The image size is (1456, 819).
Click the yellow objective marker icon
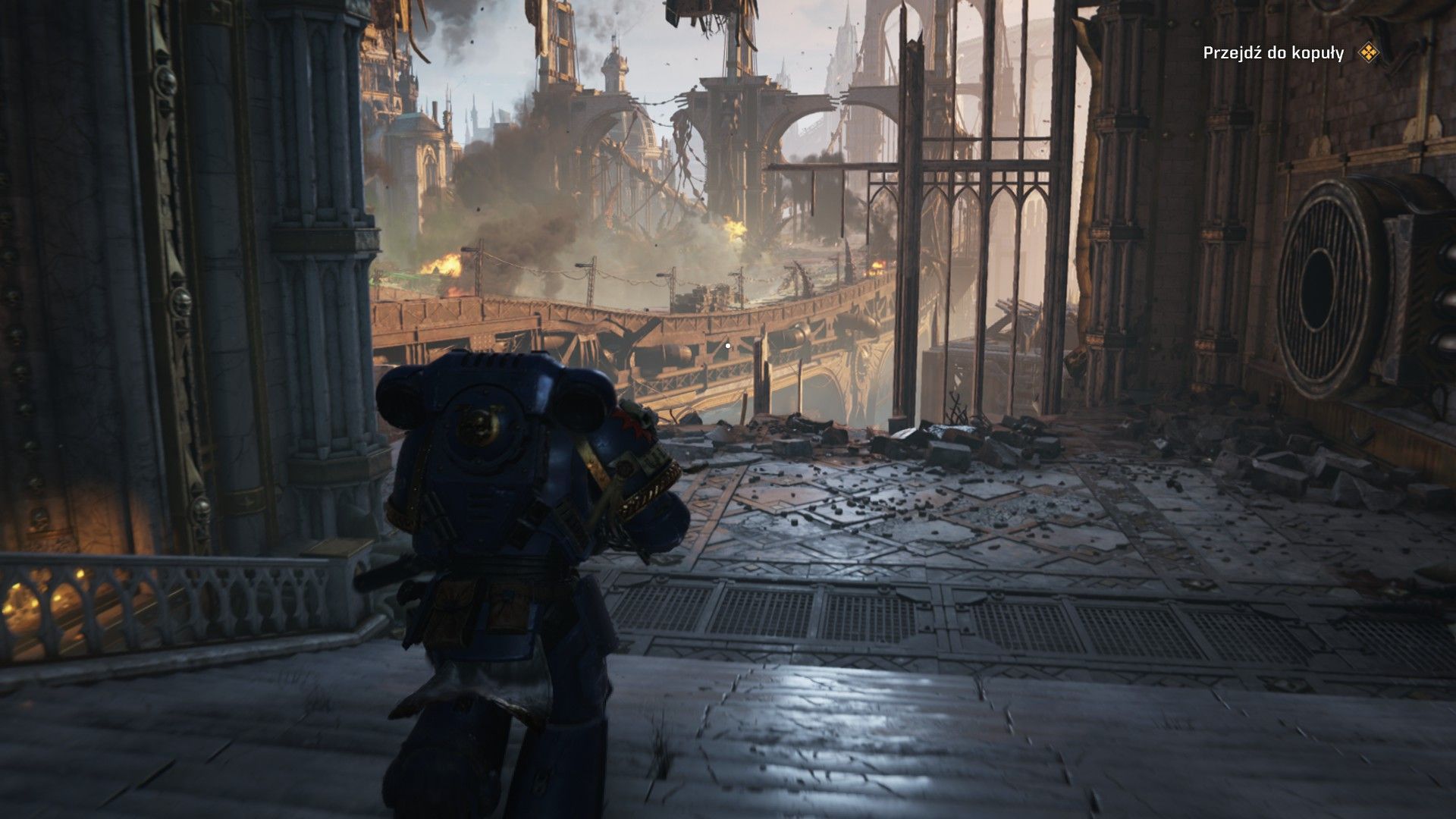(1367, 52)
